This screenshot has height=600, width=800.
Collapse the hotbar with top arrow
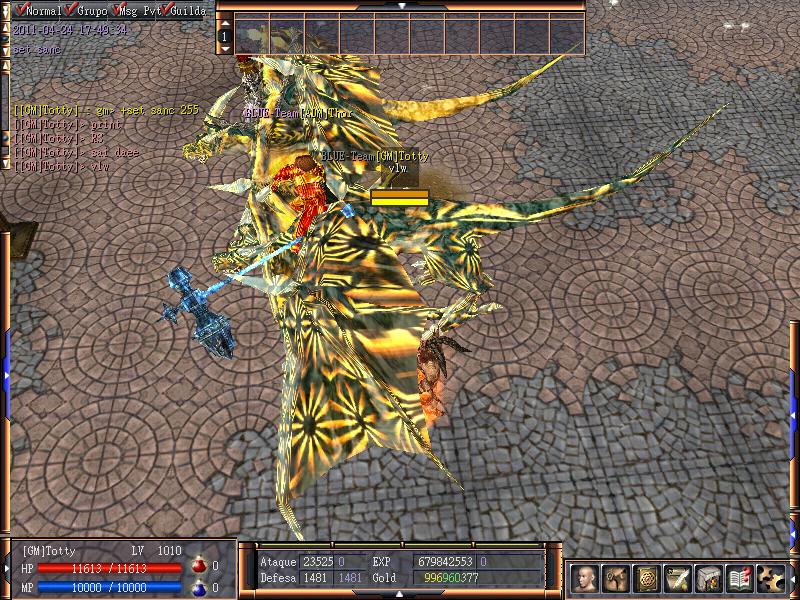(x=401, y=5)
